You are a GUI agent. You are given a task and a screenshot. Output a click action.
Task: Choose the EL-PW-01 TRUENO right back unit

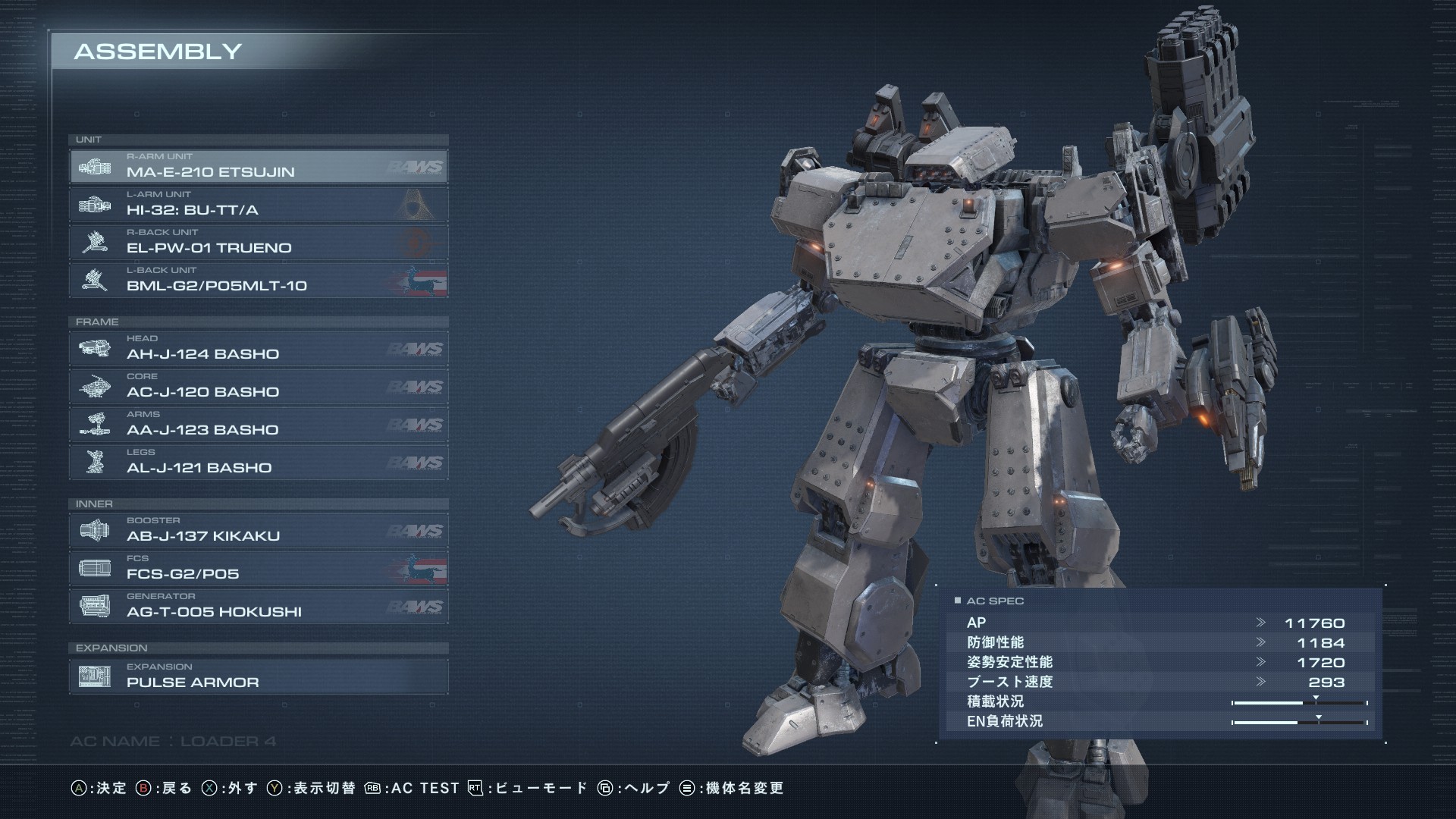258,243
